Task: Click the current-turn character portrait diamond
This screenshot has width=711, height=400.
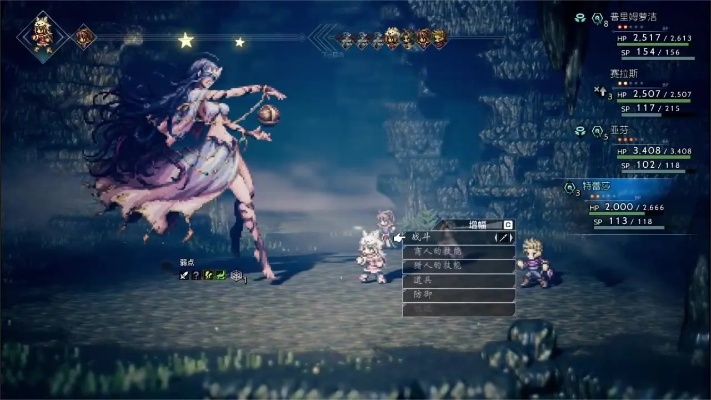Action: point(42,37)
